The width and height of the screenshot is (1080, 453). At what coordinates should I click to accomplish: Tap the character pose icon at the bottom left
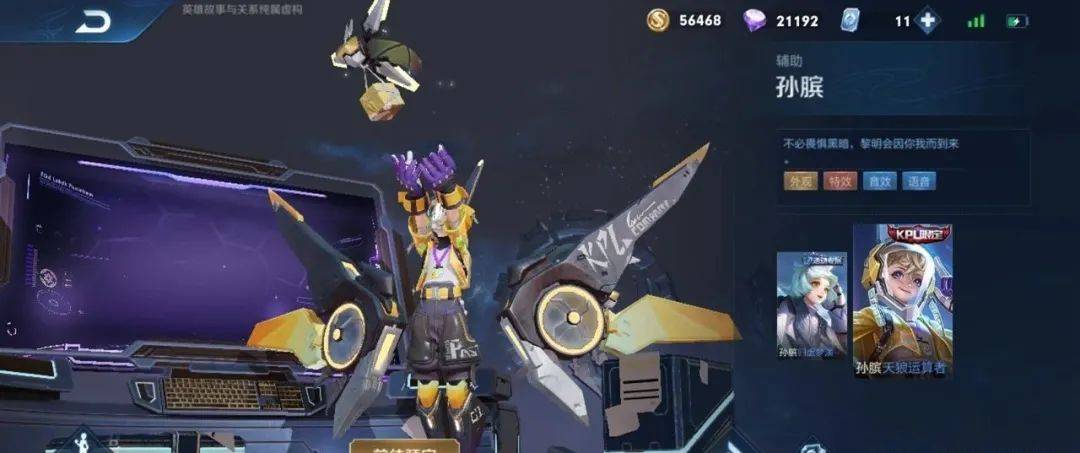pyautogui.click(x=83, y=442)
